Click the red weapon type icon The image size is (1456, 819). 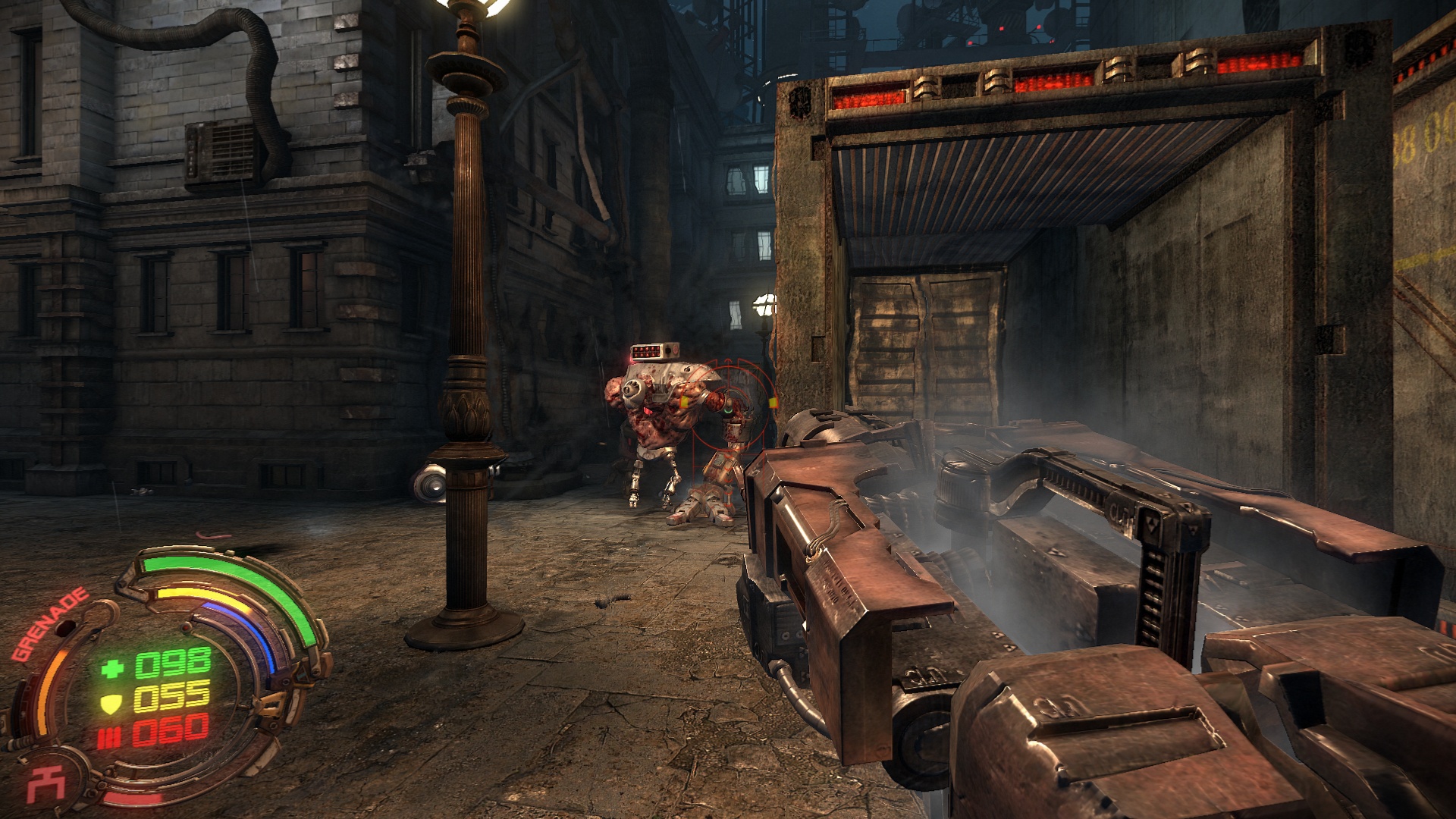[x=46, y=784]
